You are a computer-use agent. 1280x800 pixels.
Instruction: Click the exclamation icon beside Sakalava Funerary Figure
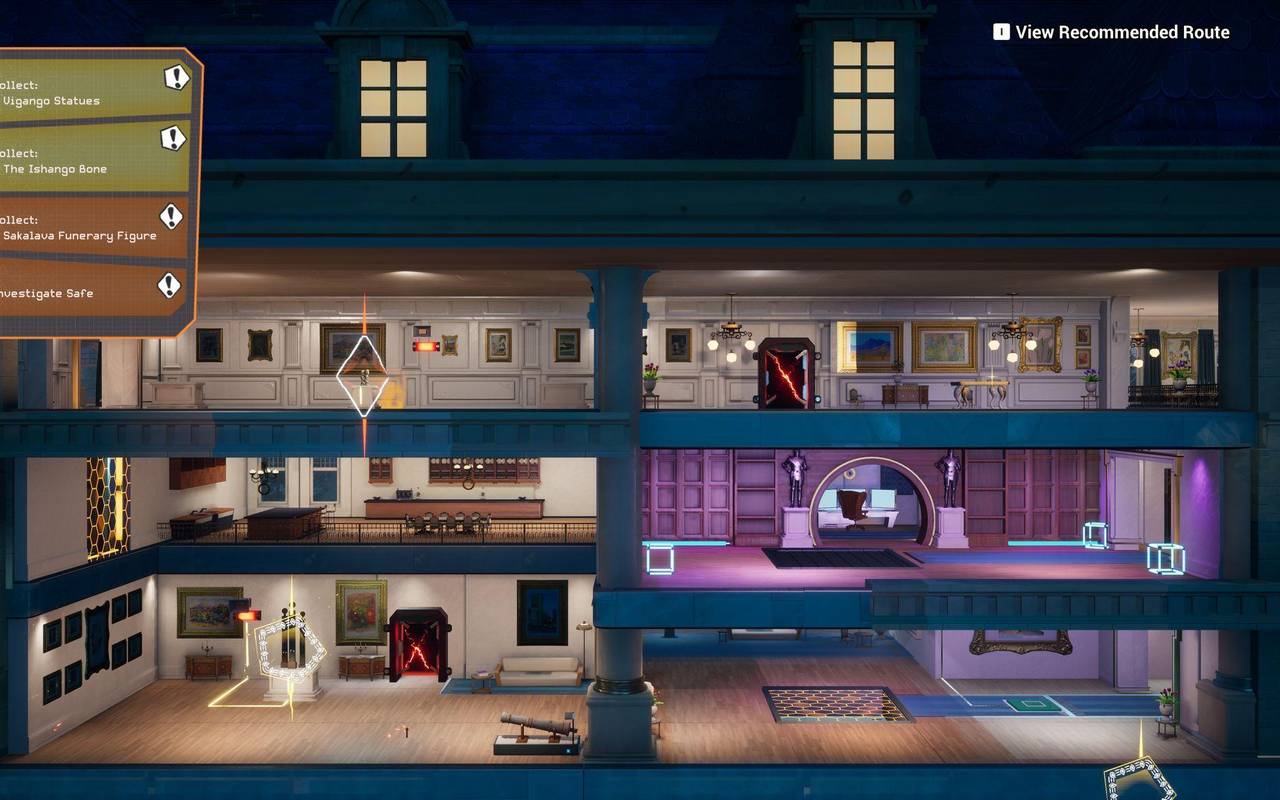[x=171, y=215]
